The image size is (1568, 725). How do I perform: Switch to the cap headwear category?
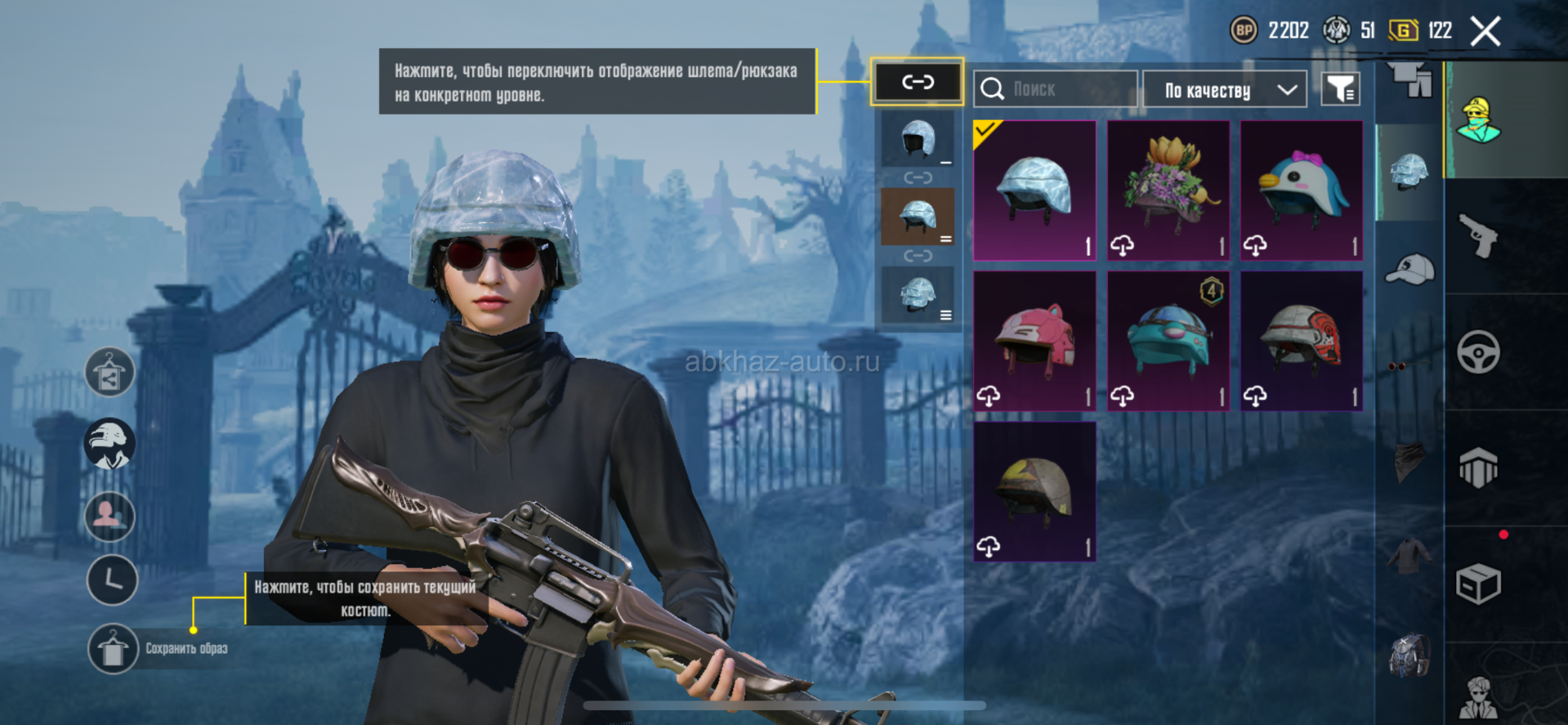[x=1409, y=269]
